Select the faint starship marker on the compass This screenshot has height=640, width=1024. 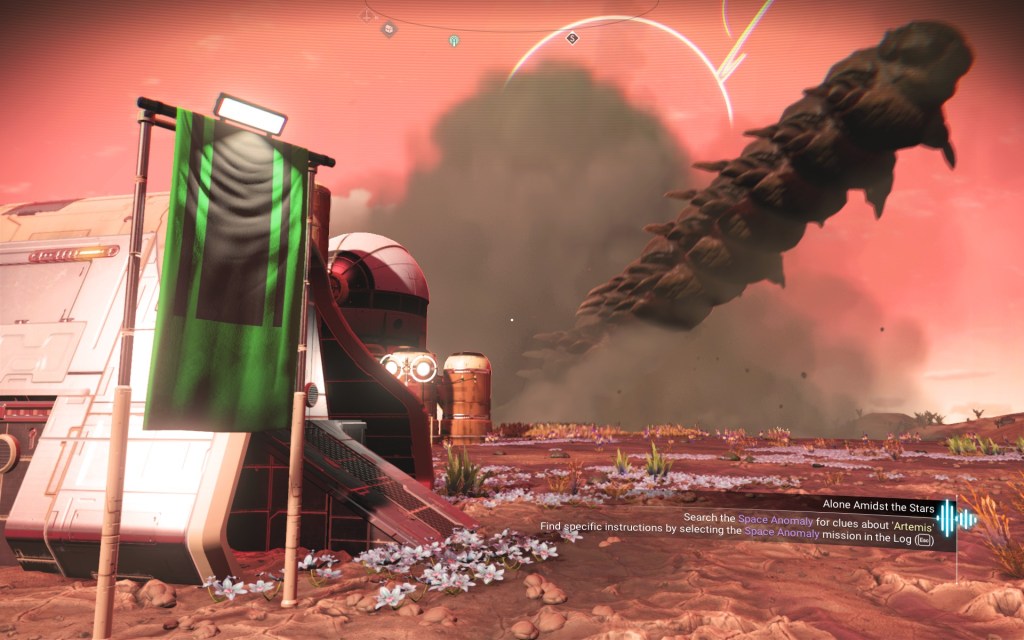367,15
